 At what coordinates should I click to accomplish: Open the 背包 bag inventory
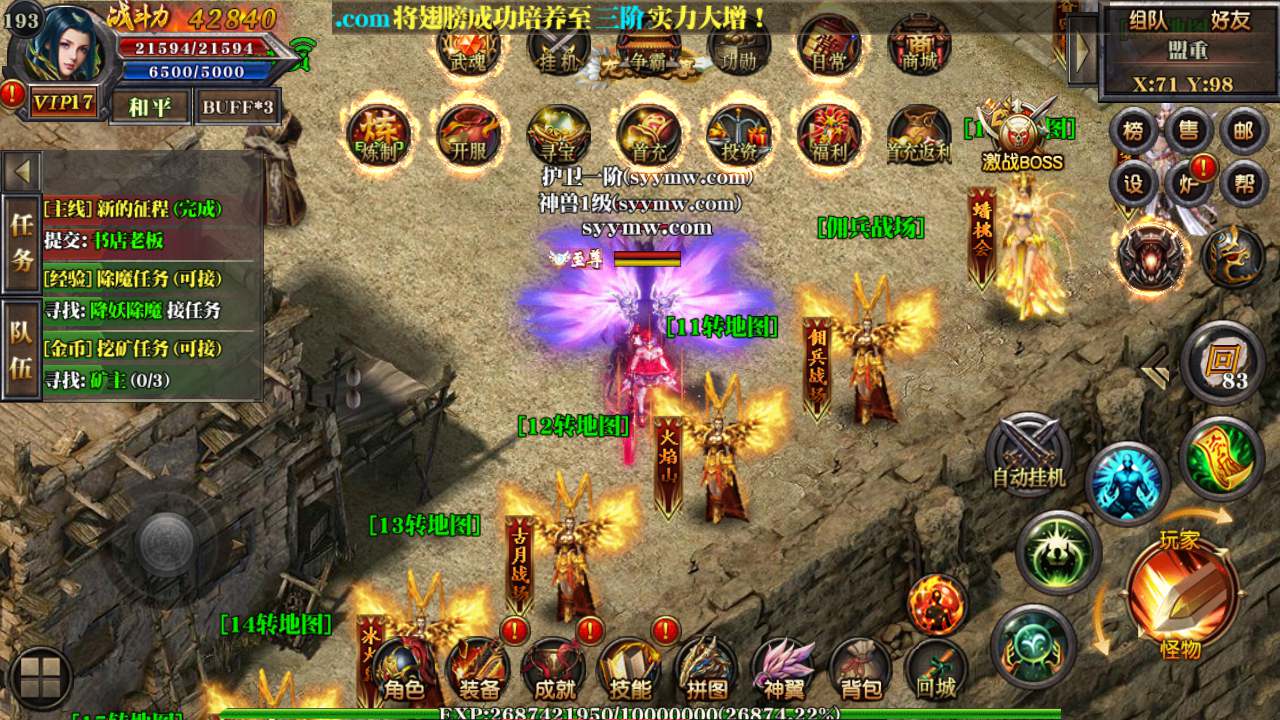(x=861, y=672)
